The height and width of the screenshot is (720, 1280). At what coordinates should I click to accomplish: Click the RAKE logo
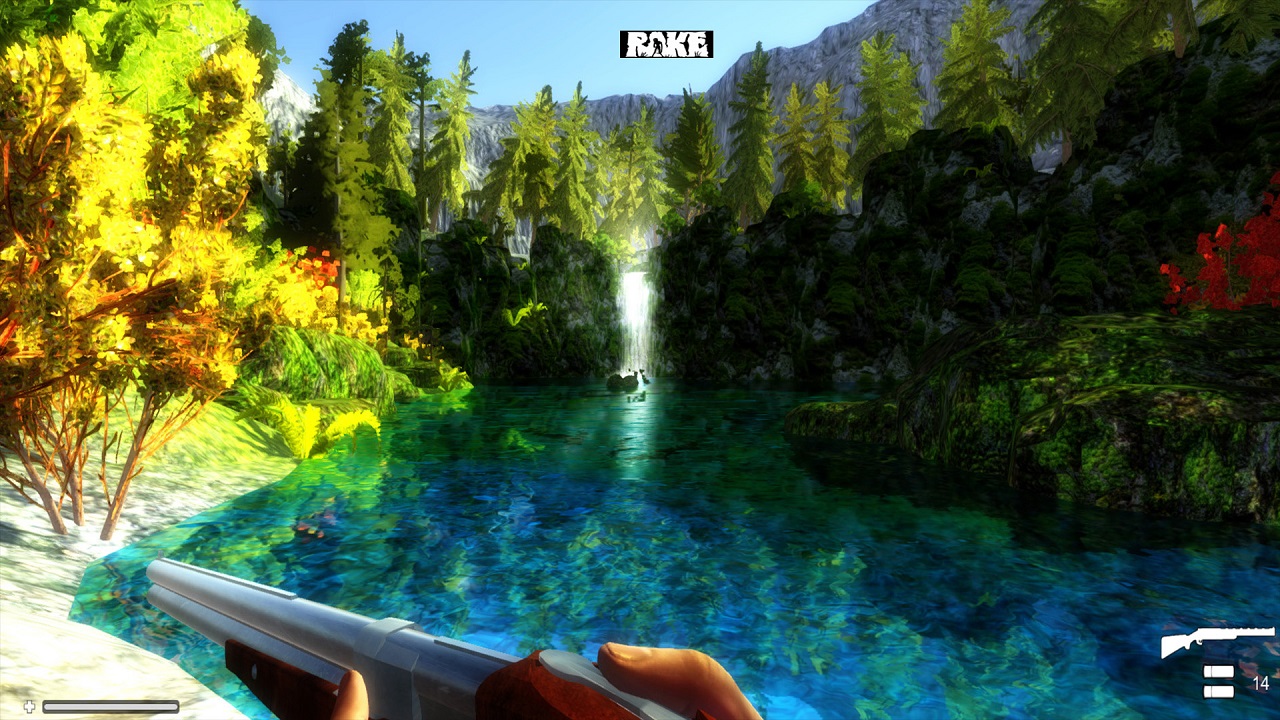click(666, 44)
